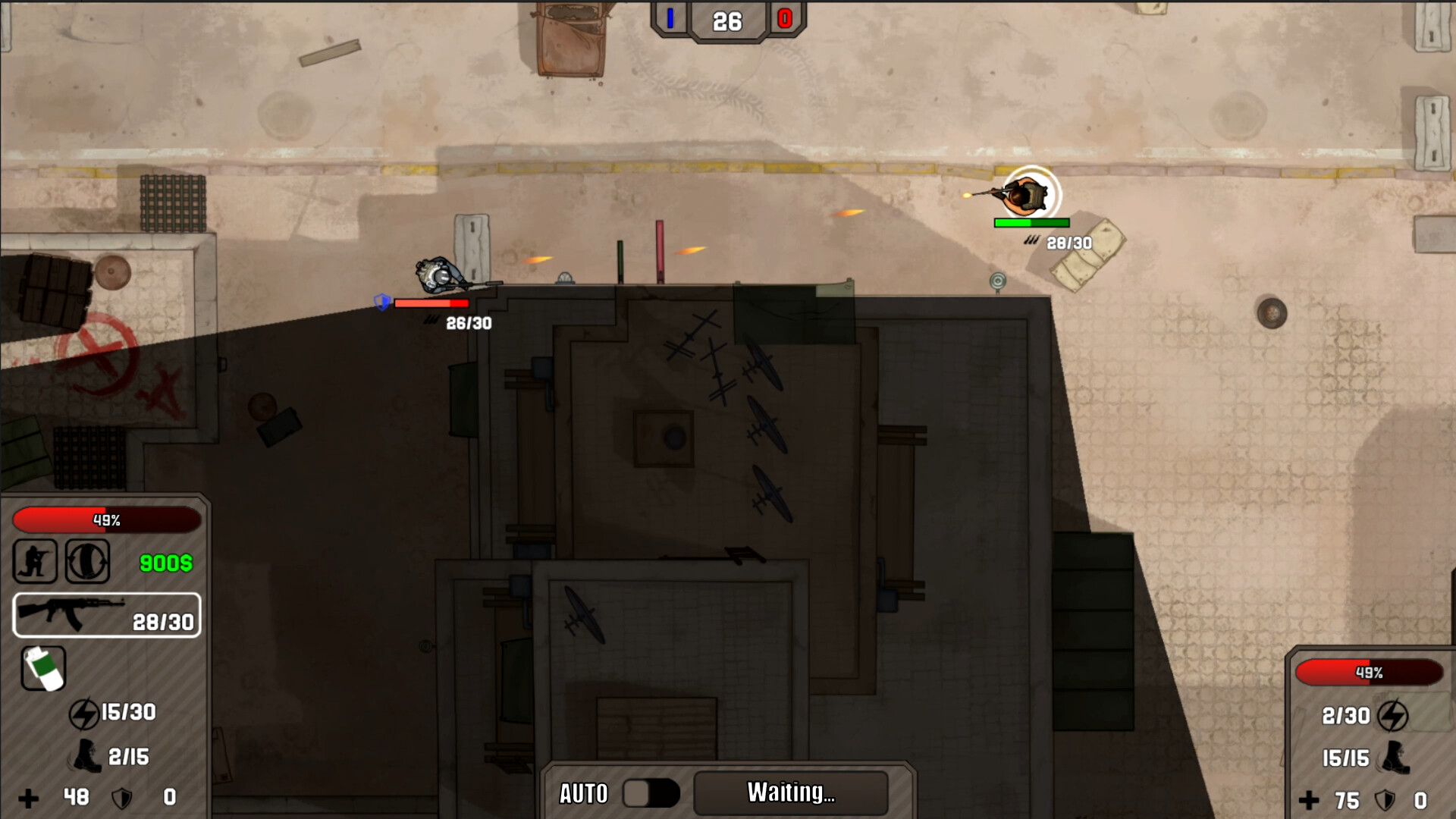Click the 49% health bar on left HUD

click(x=107, y=520)
